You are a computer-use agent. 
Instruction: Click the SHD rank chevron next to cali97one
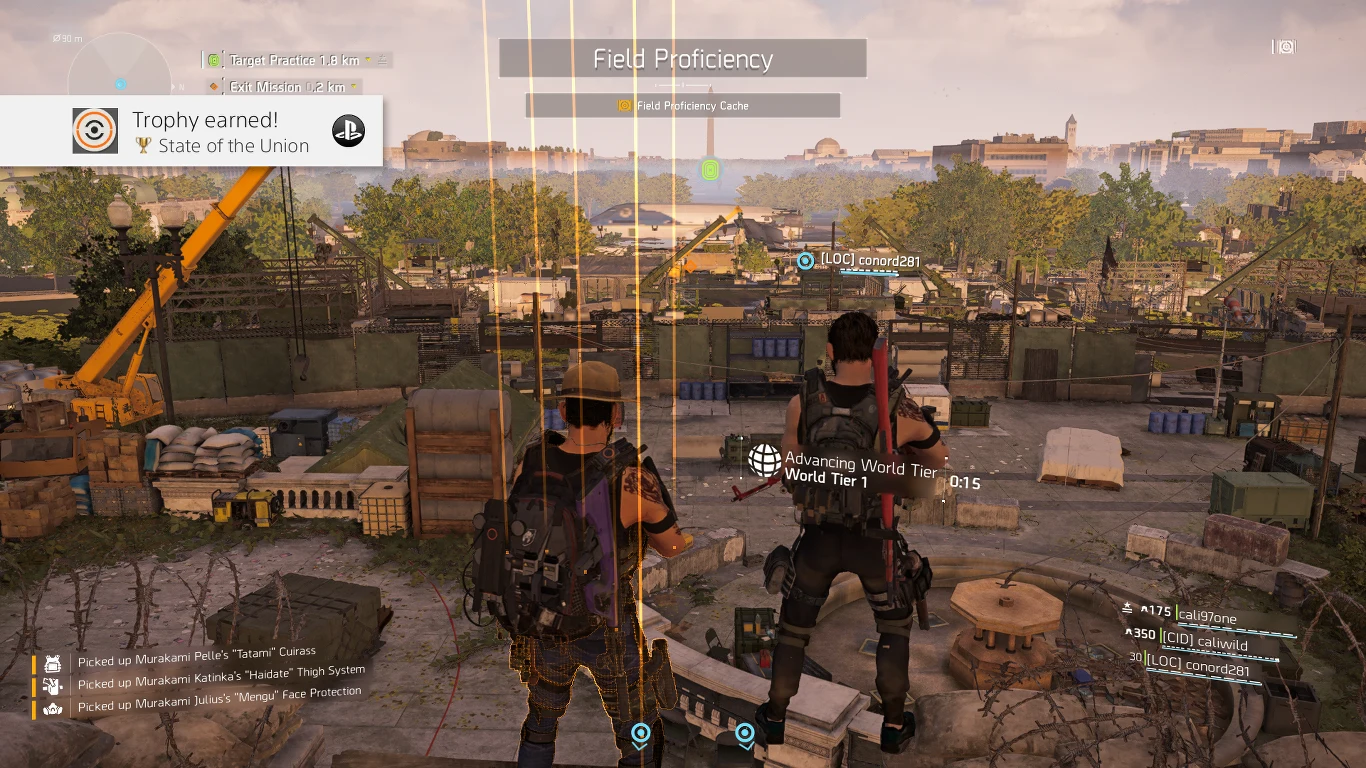pos(1144,609)
